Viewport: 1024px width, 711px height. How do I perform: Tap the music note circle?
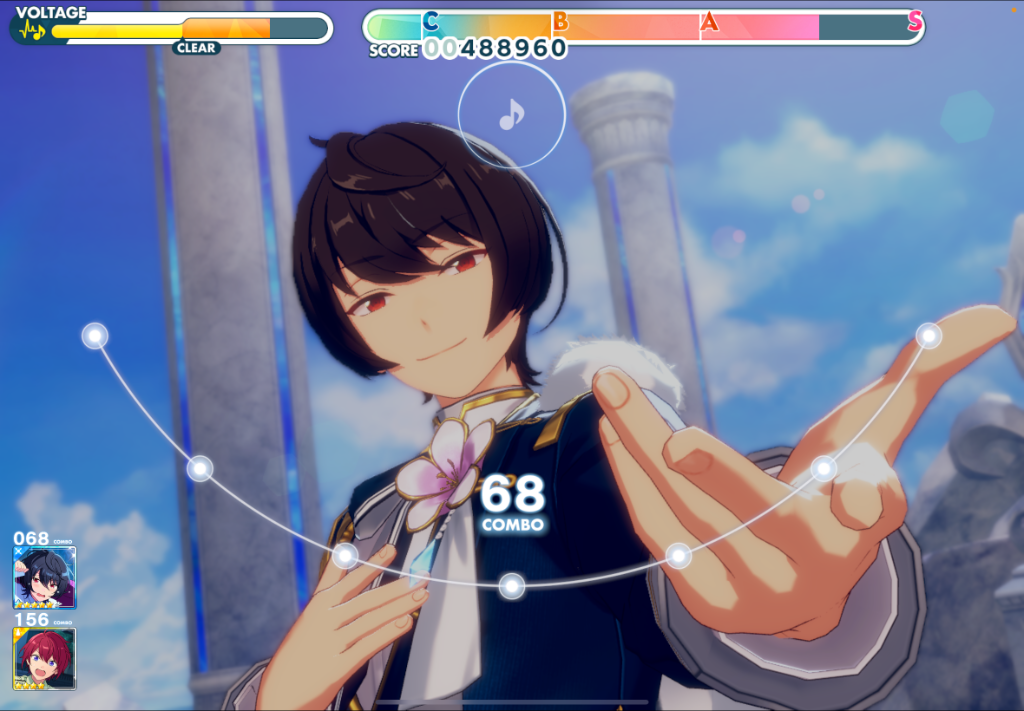click(x=511, y=115)
